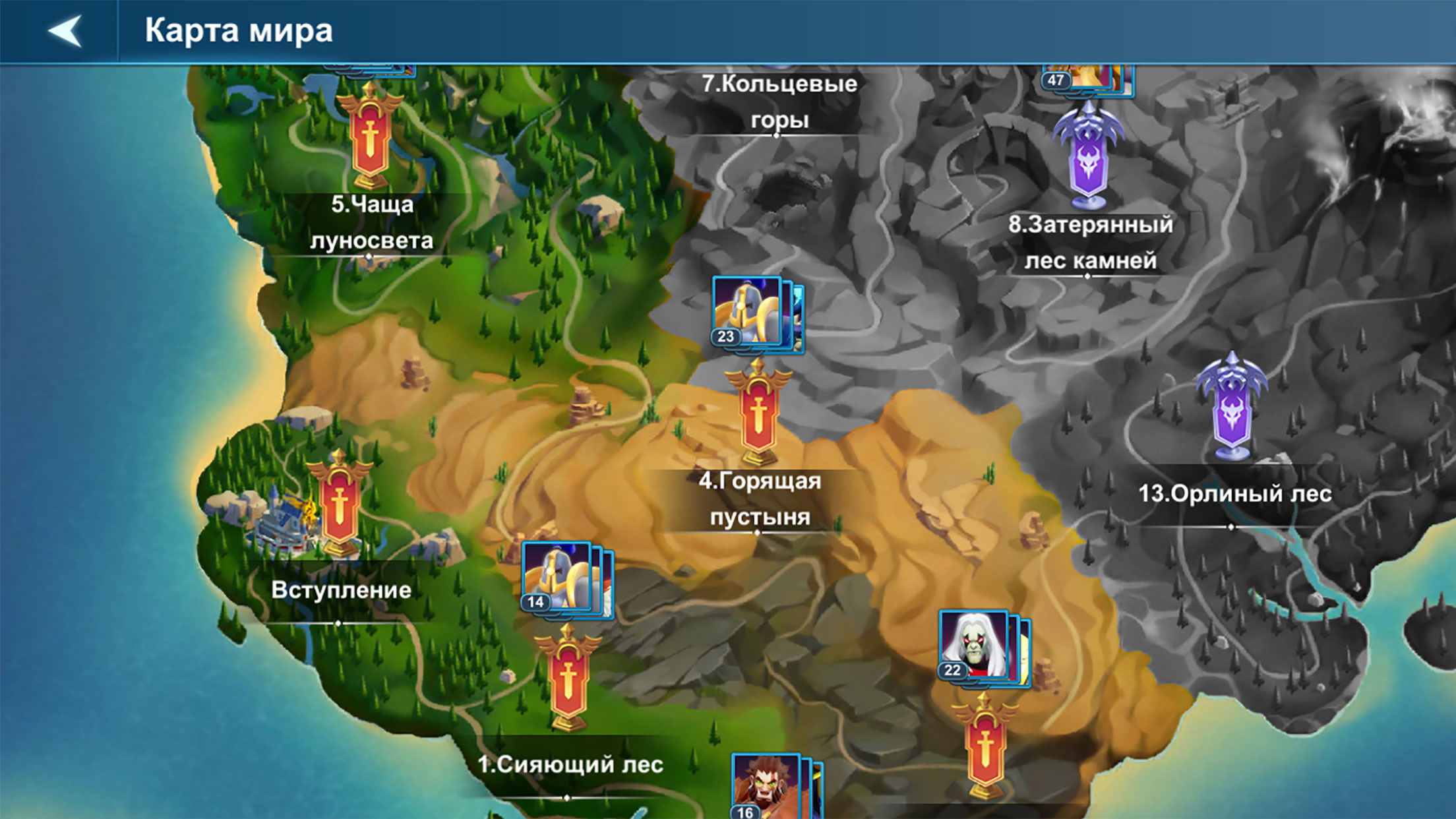Inspect the level 22 white-haired hero card

tap(983, 647)
